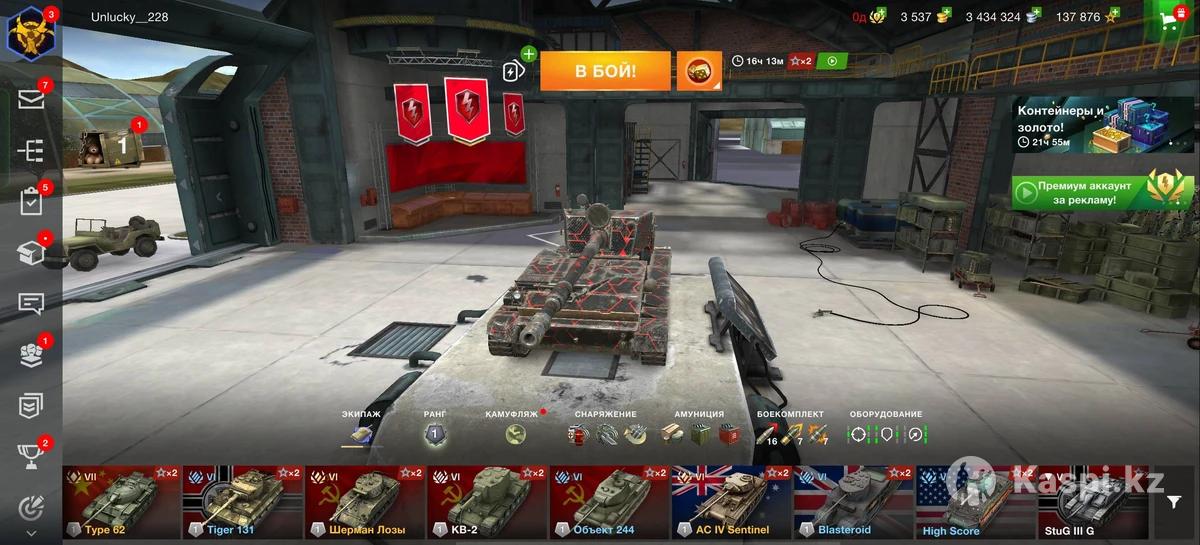Open the game mode selector next to В БОЙ!

[x=699, y=71]
